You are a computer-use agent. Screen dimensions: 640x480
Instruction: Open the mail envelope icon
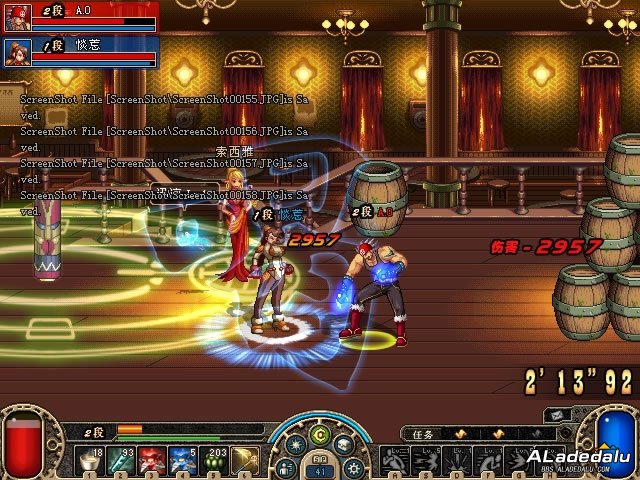click(x=554, y=415)
